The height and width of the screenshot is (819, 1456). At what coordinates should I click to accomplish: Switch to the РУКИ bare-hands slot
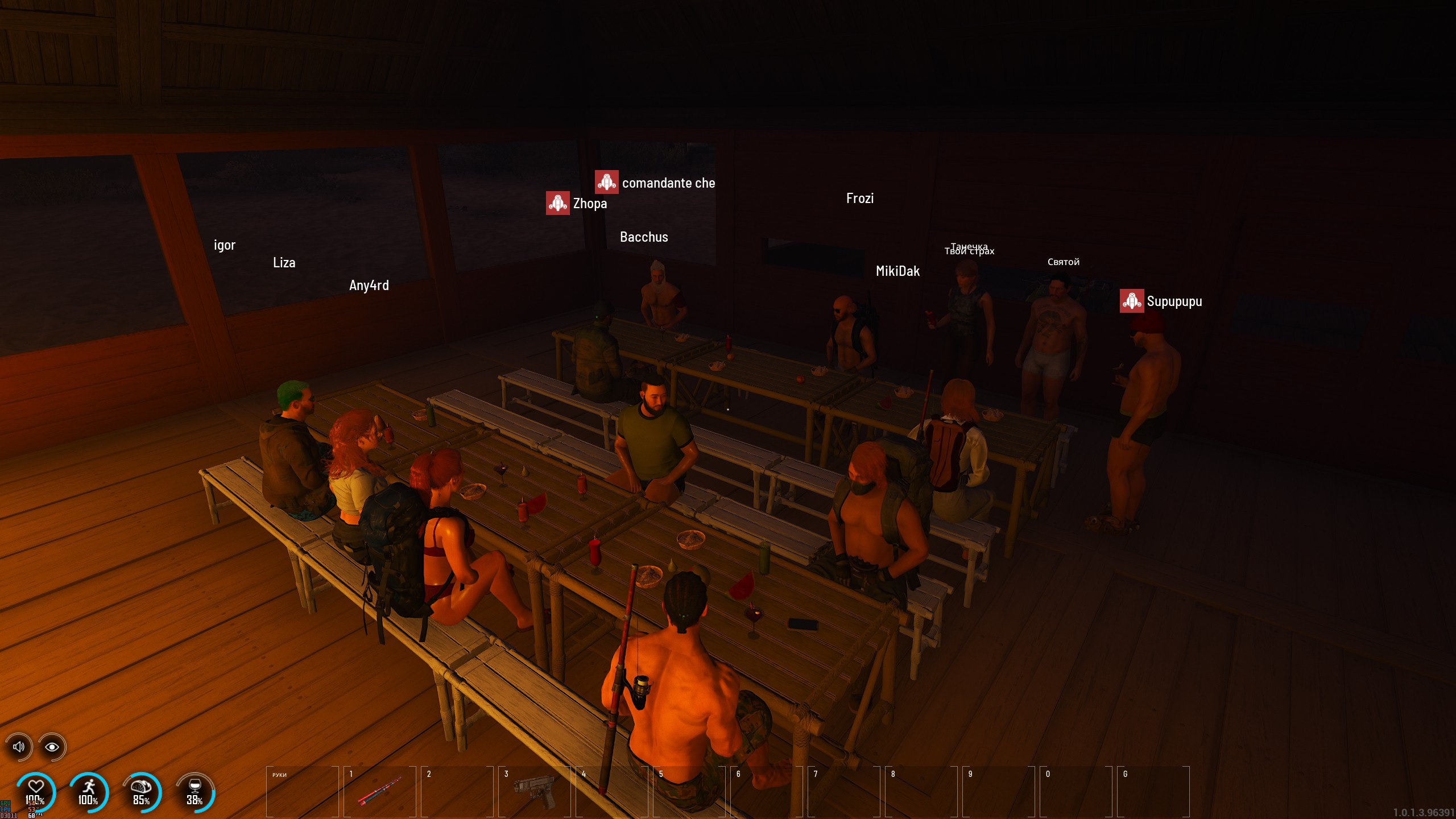302,791
